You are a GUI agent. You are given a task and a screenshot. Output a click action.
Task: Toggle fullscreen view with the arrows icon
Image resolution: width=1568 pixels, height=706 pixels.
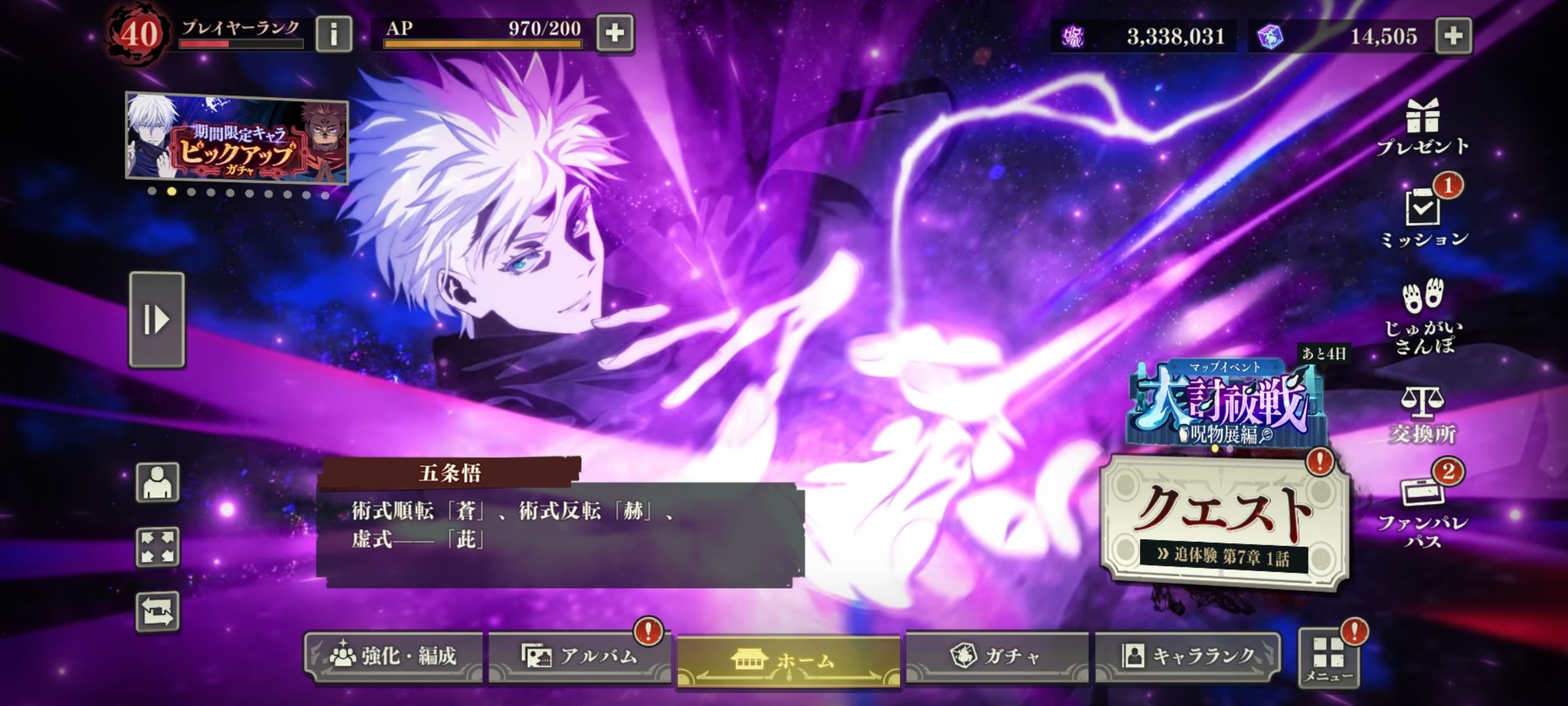[157, 546]
